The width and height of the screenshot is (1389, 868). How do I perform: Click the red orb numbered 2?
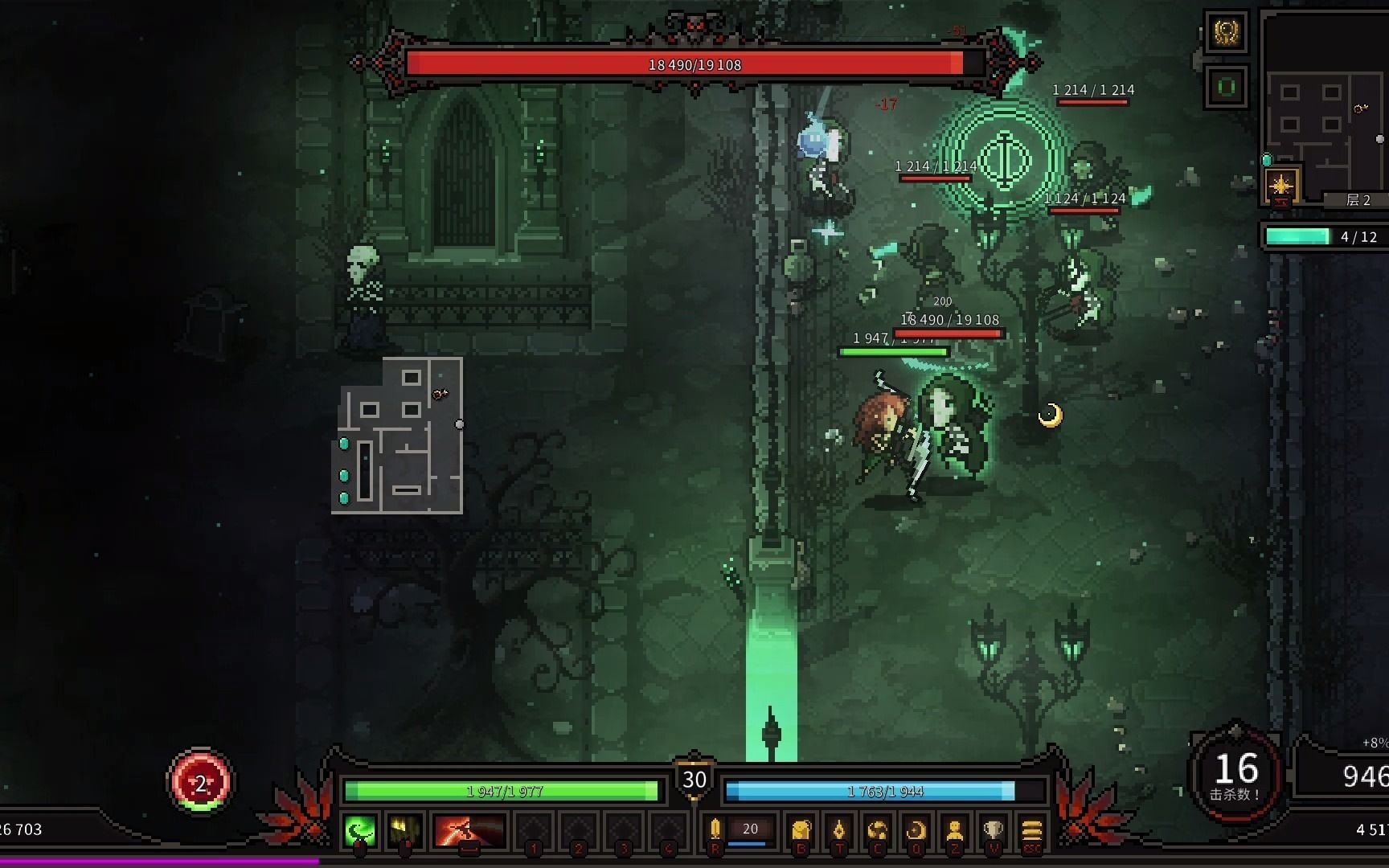click(200, 782)
